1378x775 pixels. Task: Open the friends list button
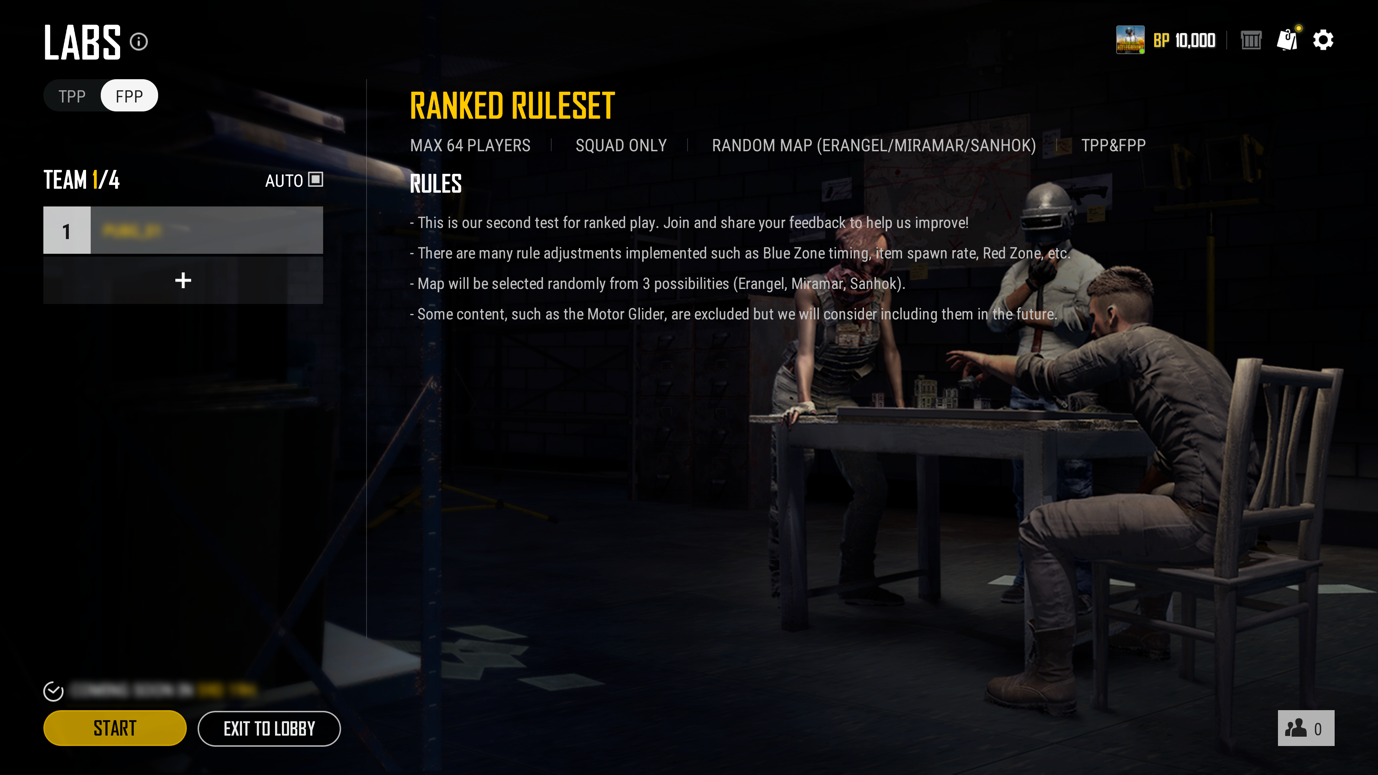1305,728
